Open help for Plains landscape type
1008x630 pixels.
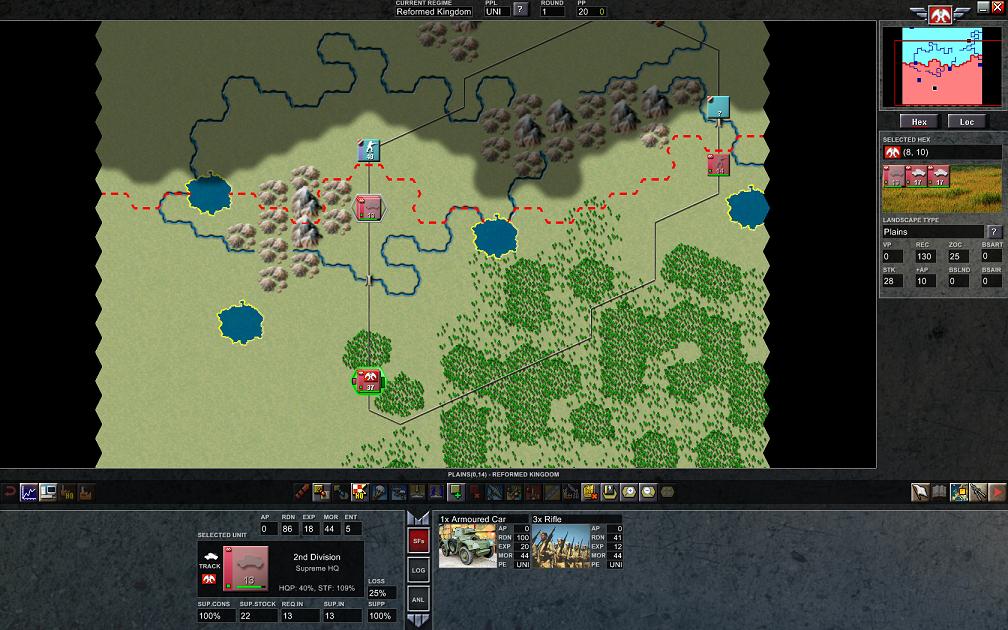[995, 232]
